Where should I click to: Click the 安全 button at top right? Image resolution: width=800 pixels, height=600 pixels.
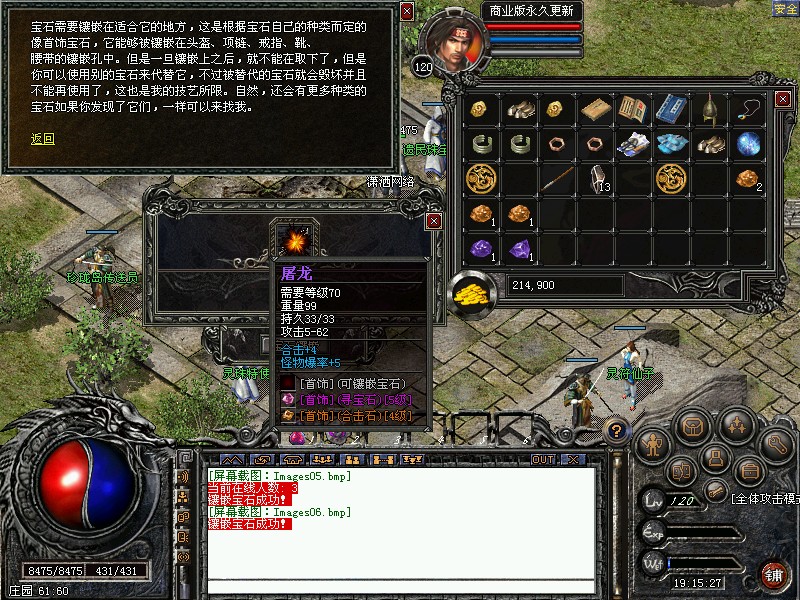point(785,9)
